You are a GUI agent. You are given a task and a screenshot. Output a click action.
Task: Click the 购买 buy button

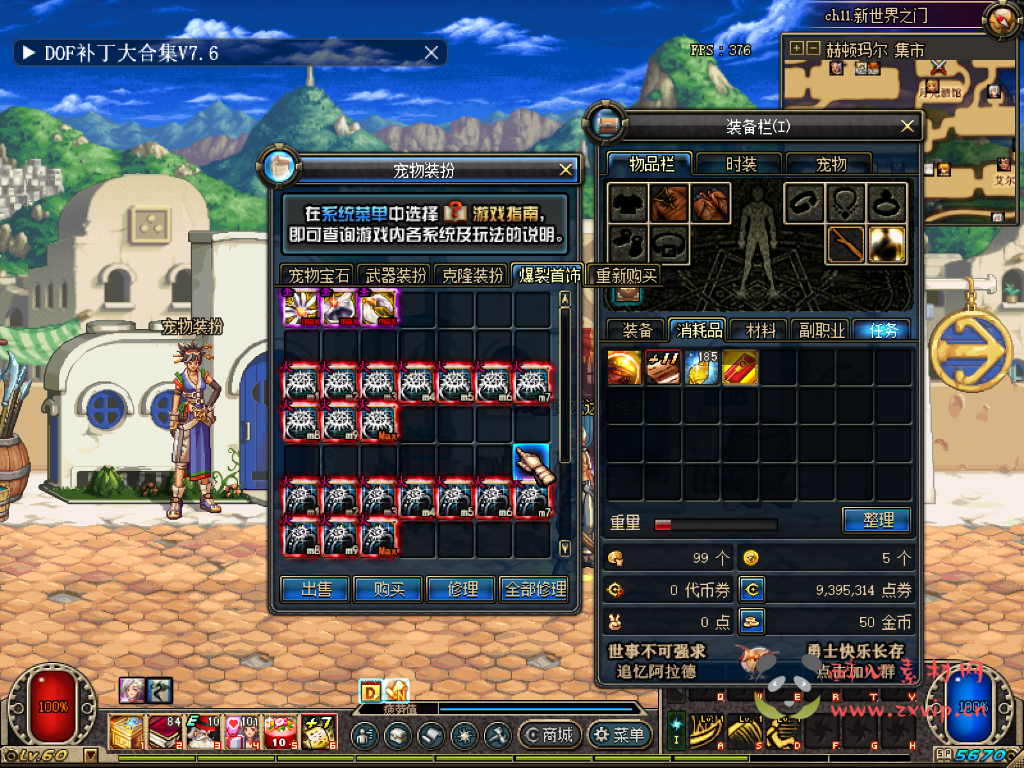[x=389, y=589]
